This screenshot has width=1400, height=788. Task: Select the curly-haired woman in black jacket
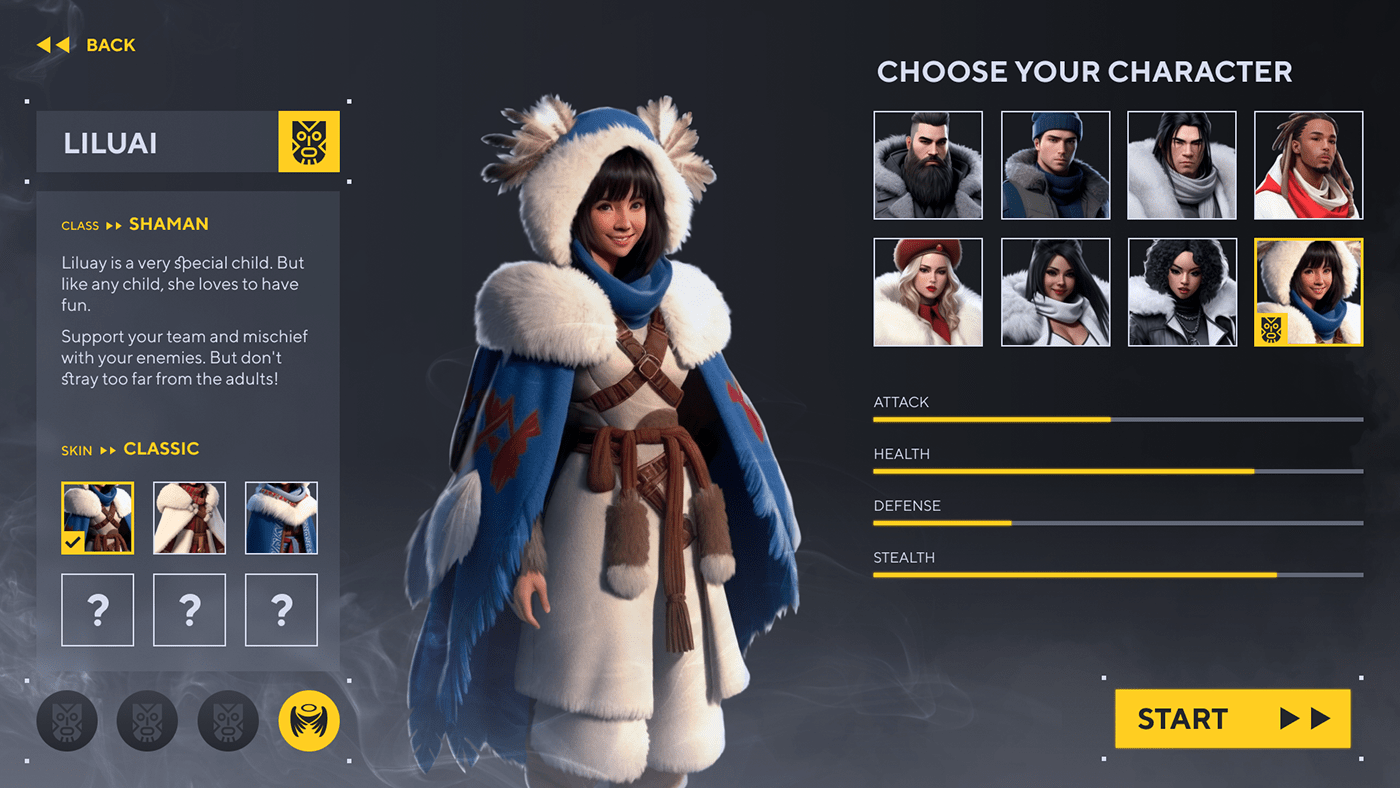coord(1182,292)
